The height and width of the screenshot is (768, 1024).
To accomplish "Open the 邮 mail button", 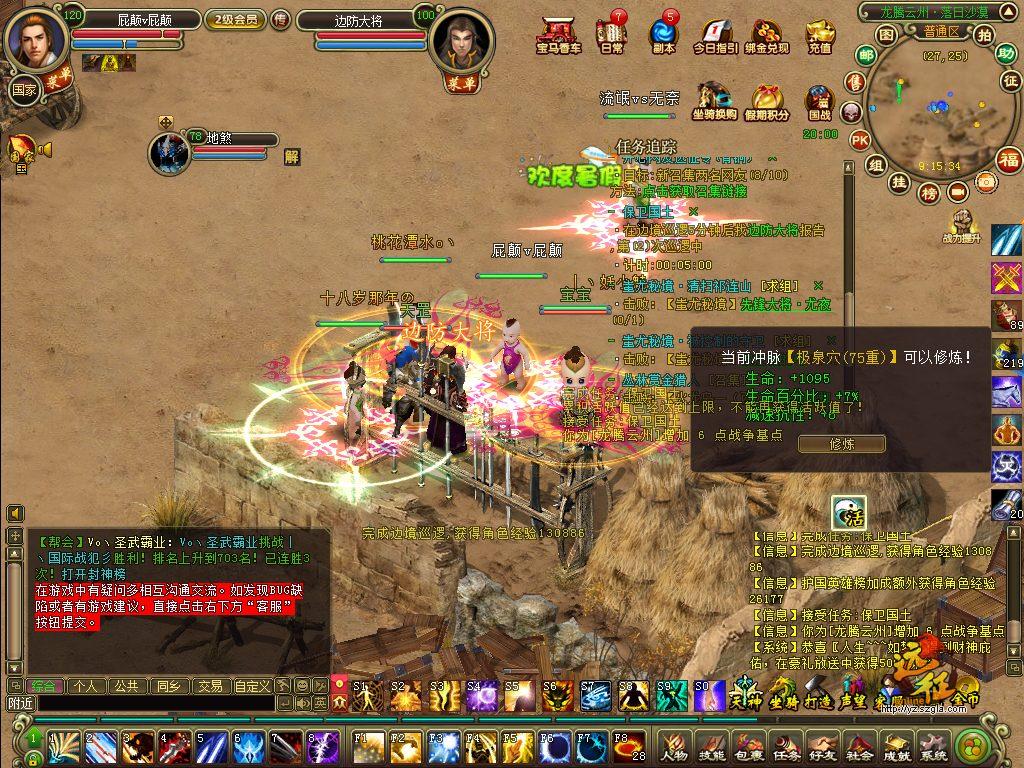I will click(866, 55).
